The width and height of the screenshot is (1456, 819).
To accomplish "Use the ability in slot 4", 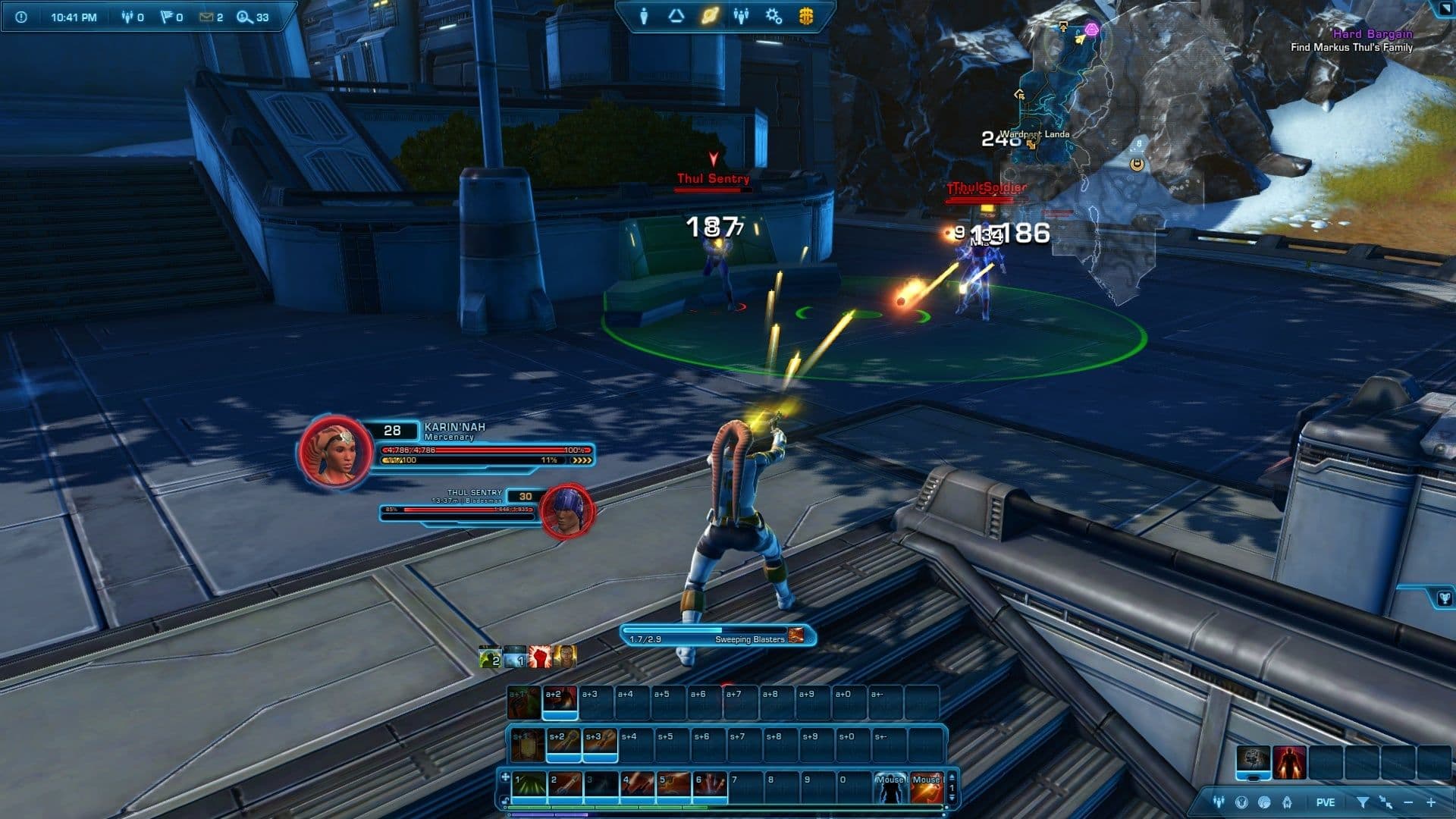I will [x=639, y=787].
